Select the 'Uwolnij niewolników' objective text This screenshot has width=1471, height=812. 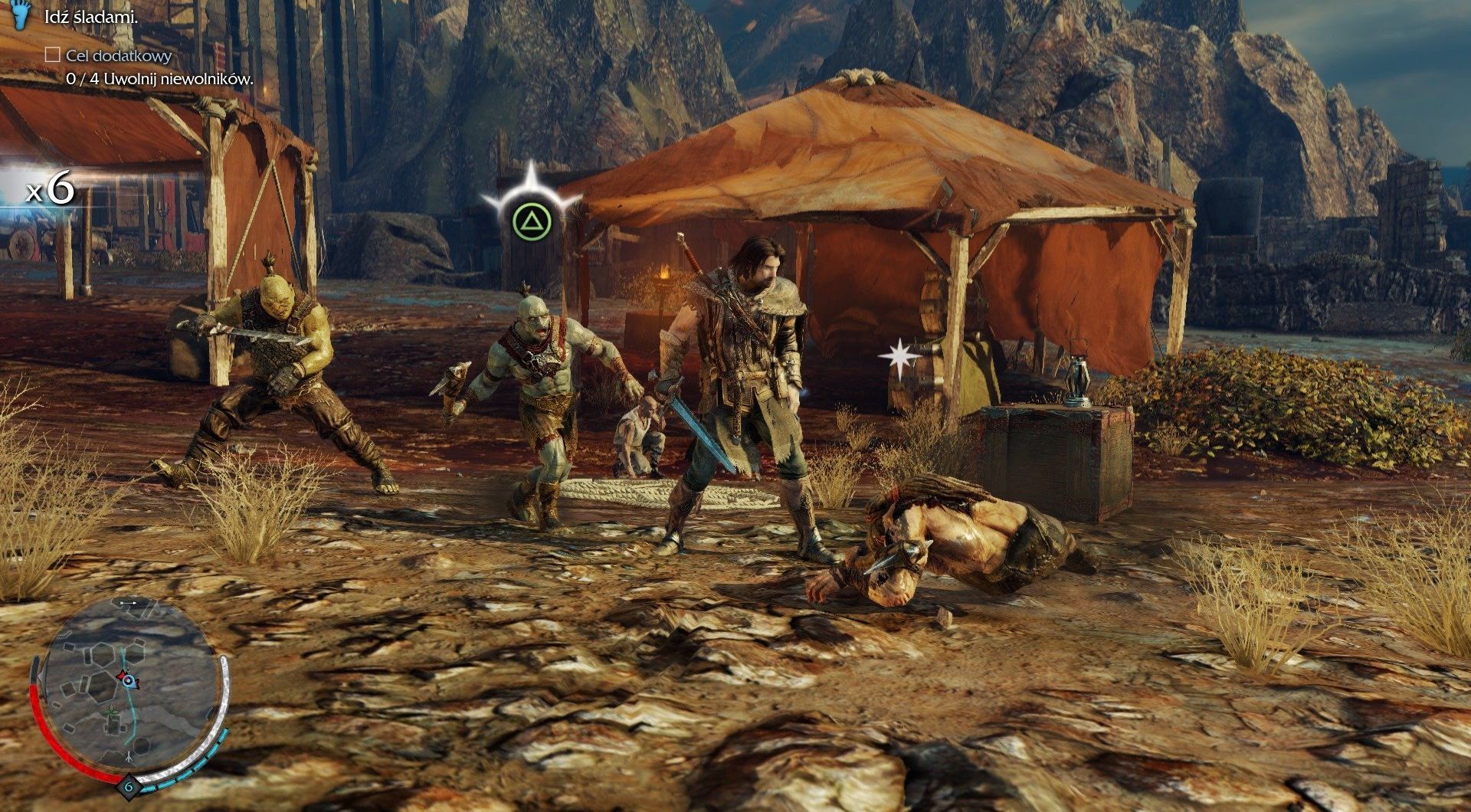pyautogui.click(x=159, y=79)
